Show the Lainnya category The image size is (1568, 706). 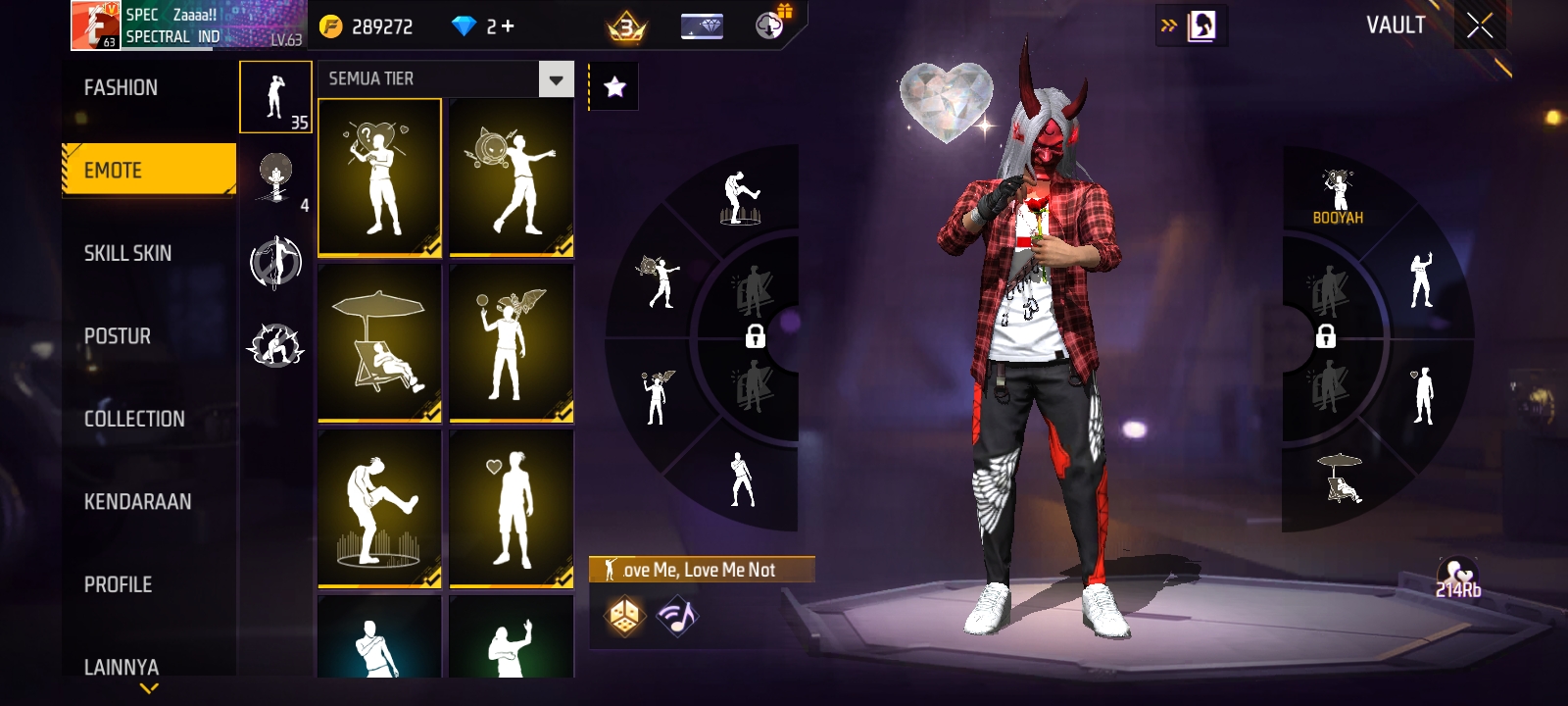121,667
